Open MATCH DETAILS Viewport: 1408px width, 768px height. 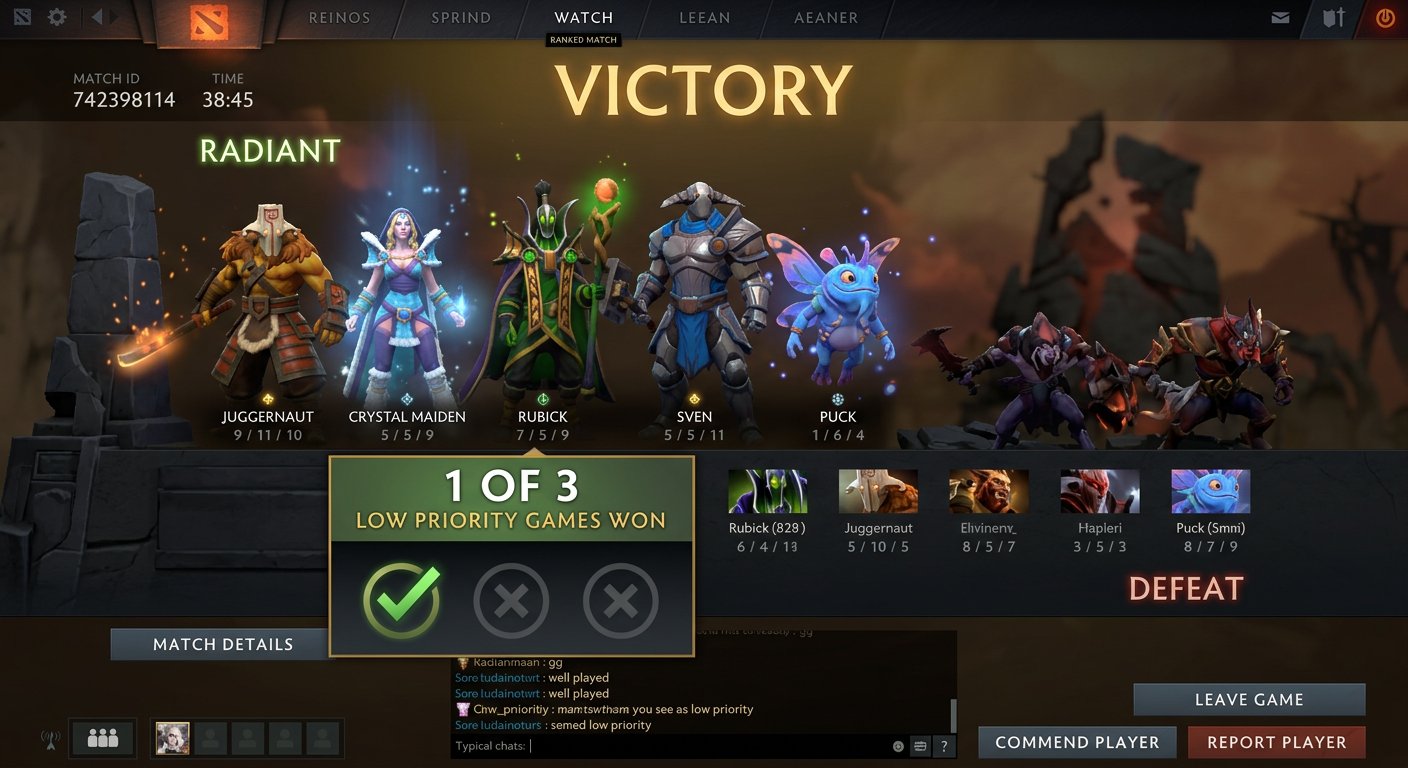pos(220,644)
